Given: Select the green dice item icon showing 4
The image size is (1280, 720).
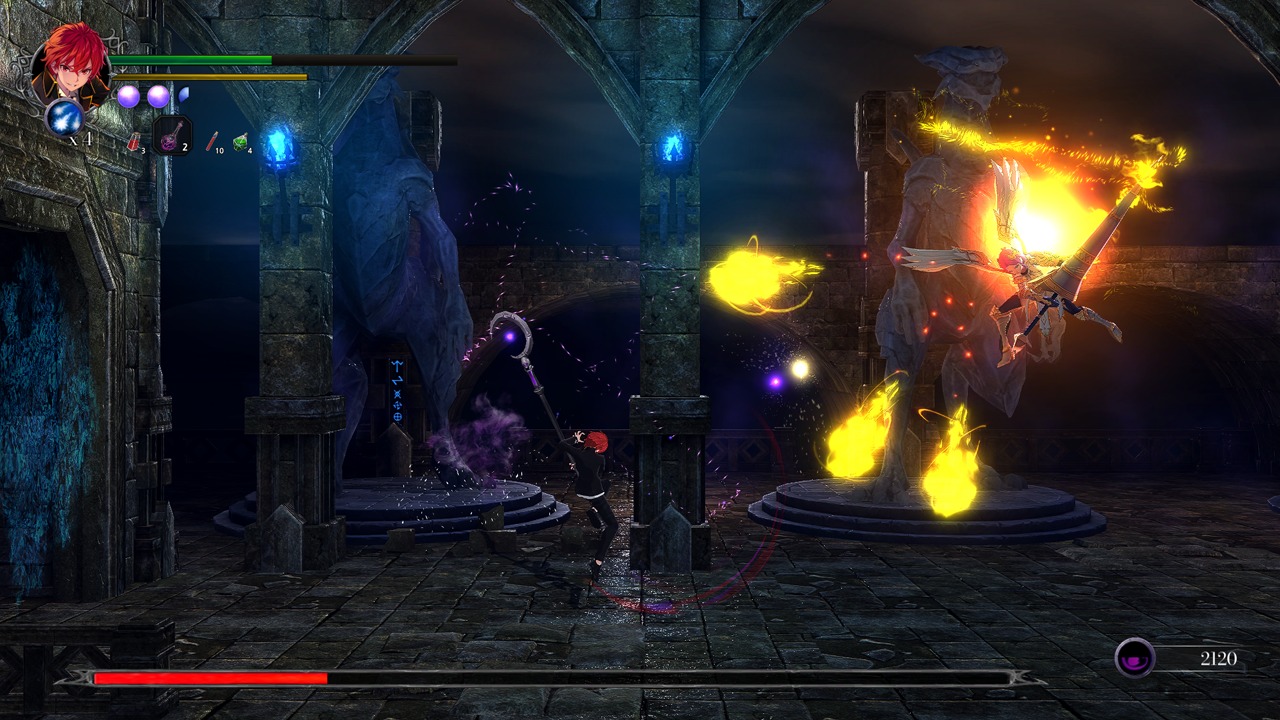Looking at the screenshot, I should pos(240,142).
